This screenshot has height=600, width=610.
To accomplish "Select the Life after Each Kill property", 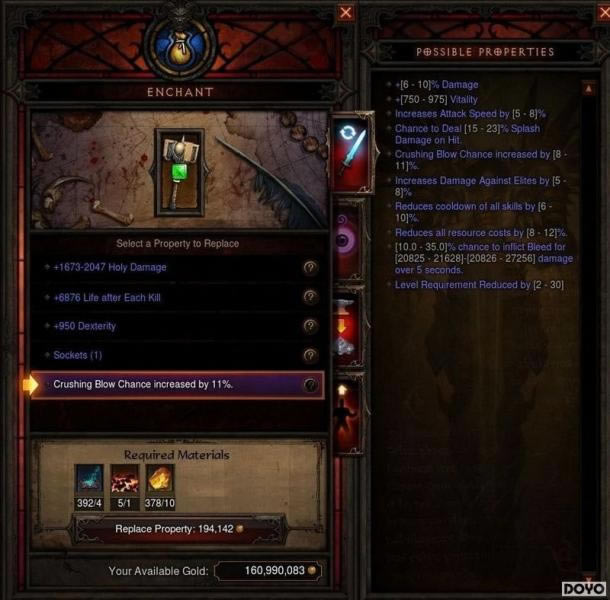I will click(170, 297).
